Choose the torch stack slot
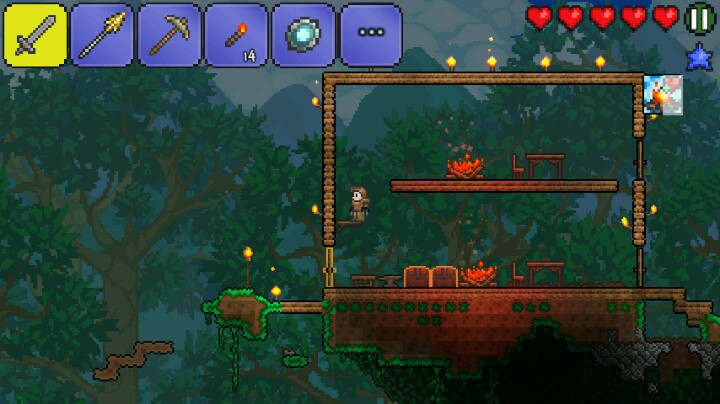This screenshot has height=404, width=720. coord(236,35)
